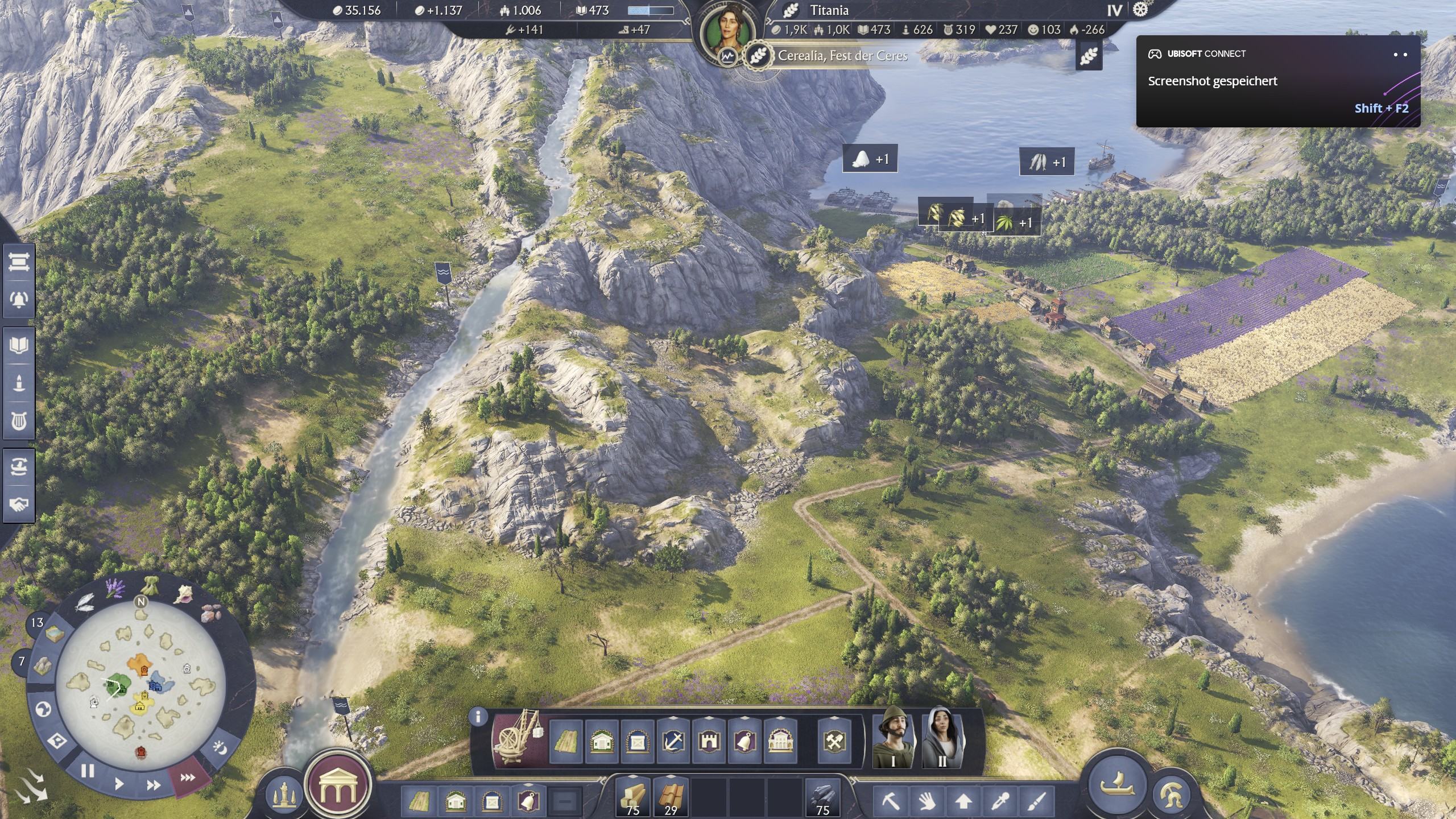Open the settings gear menu

1140,10
